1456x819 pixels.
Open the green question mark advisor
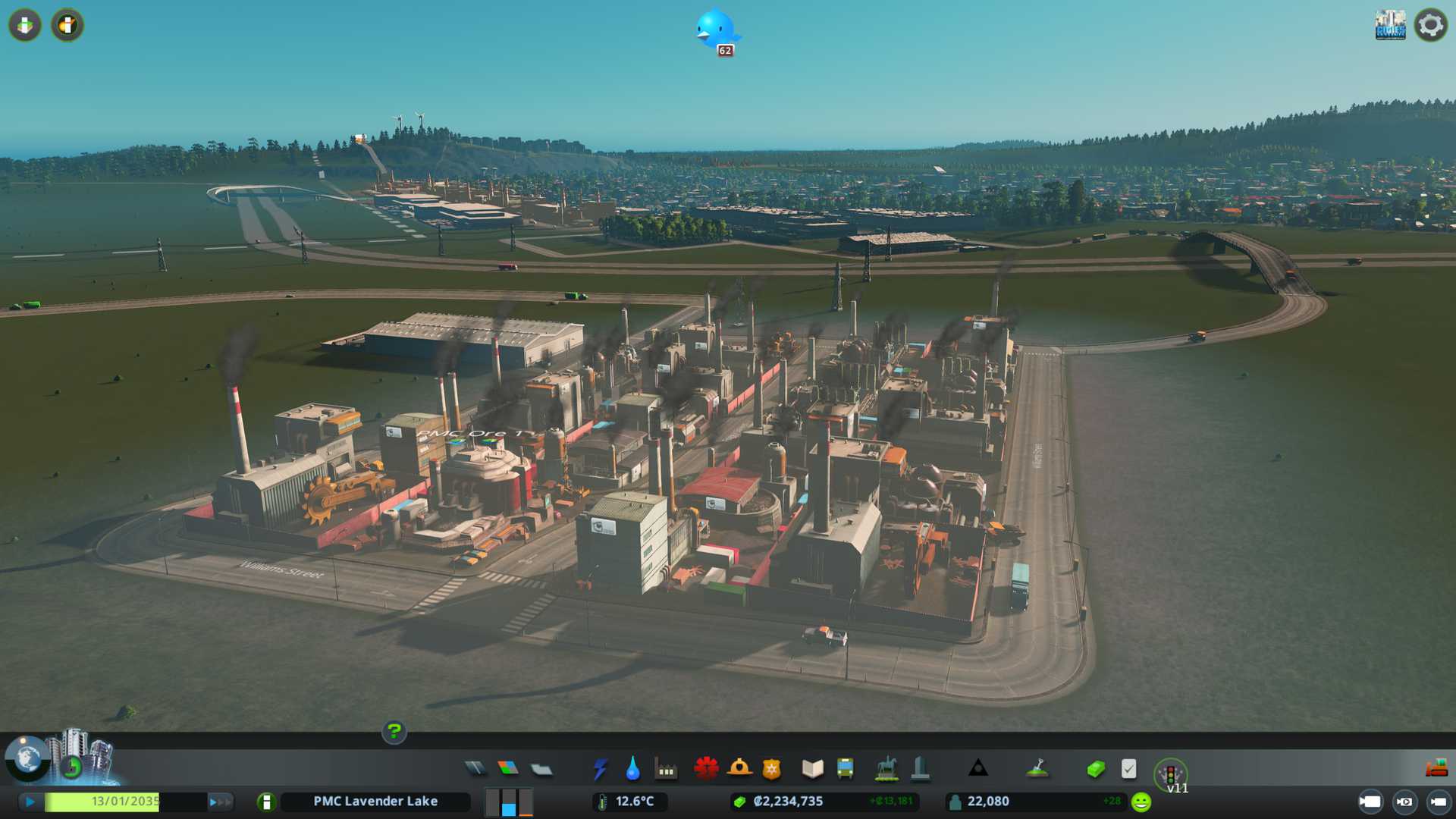394,731
